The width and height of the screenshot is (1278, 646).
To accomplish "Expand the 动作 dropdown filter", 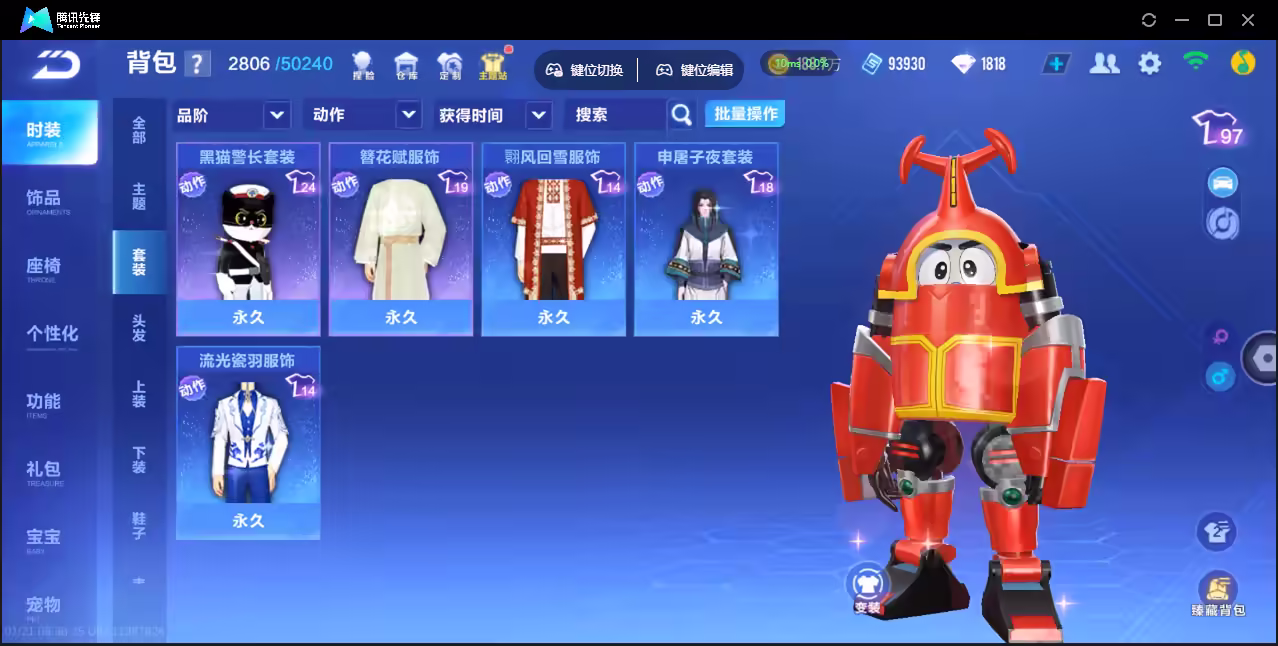I will 361,115.
